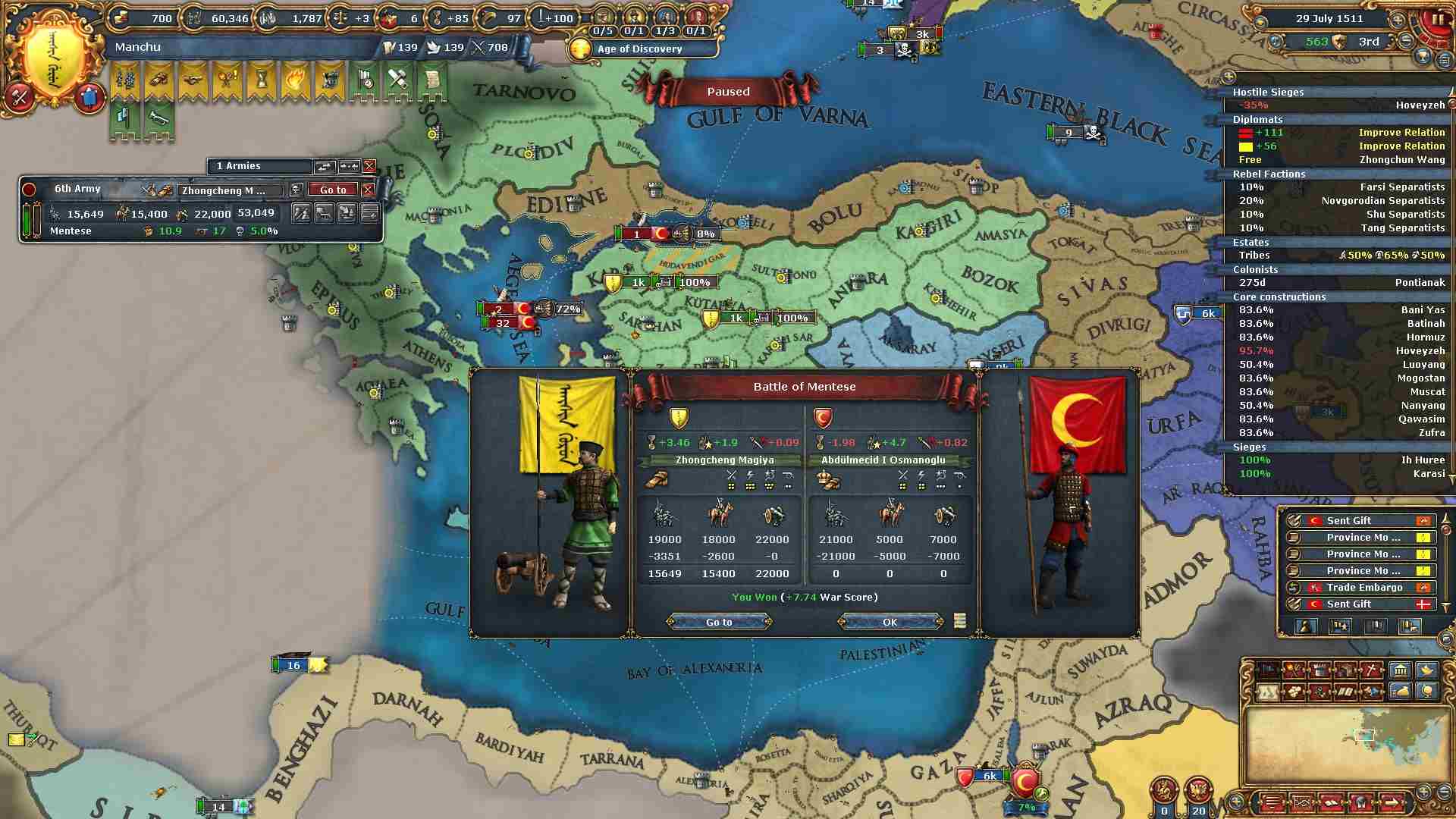Image resolution: width=1456 pixels, height=819 pixels.
Task: Select free diplomat Zhongchun Wang
Action: point(1338,160)
